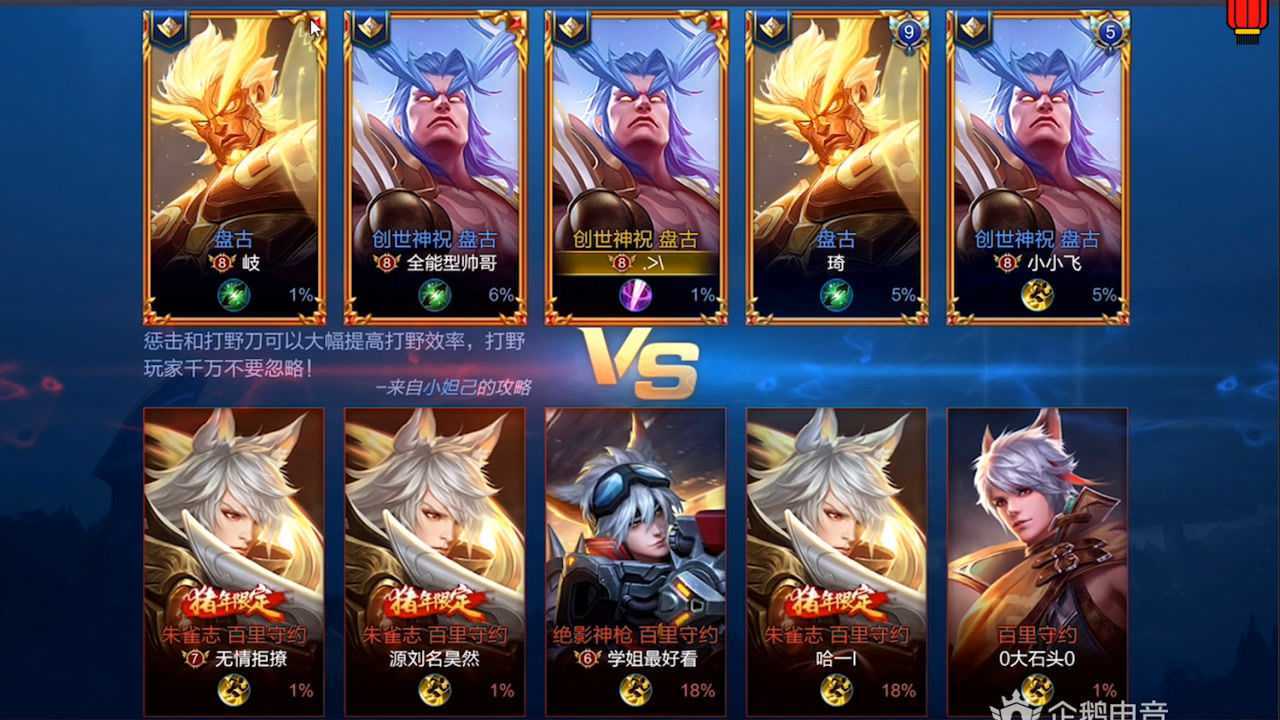
Task: Select 全能型帅哥's Pangu card
Action: pos(435,167)
